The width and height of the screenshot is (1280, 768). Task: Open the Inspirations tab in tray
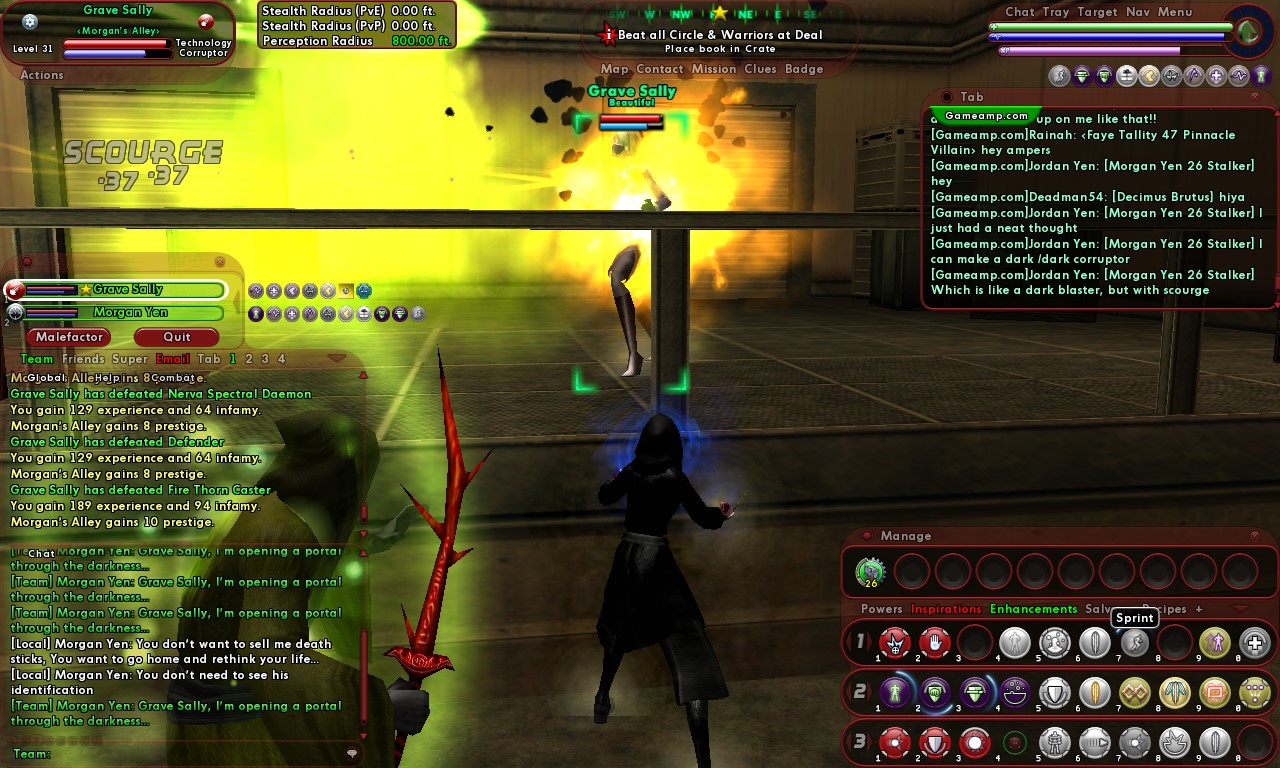945,609
